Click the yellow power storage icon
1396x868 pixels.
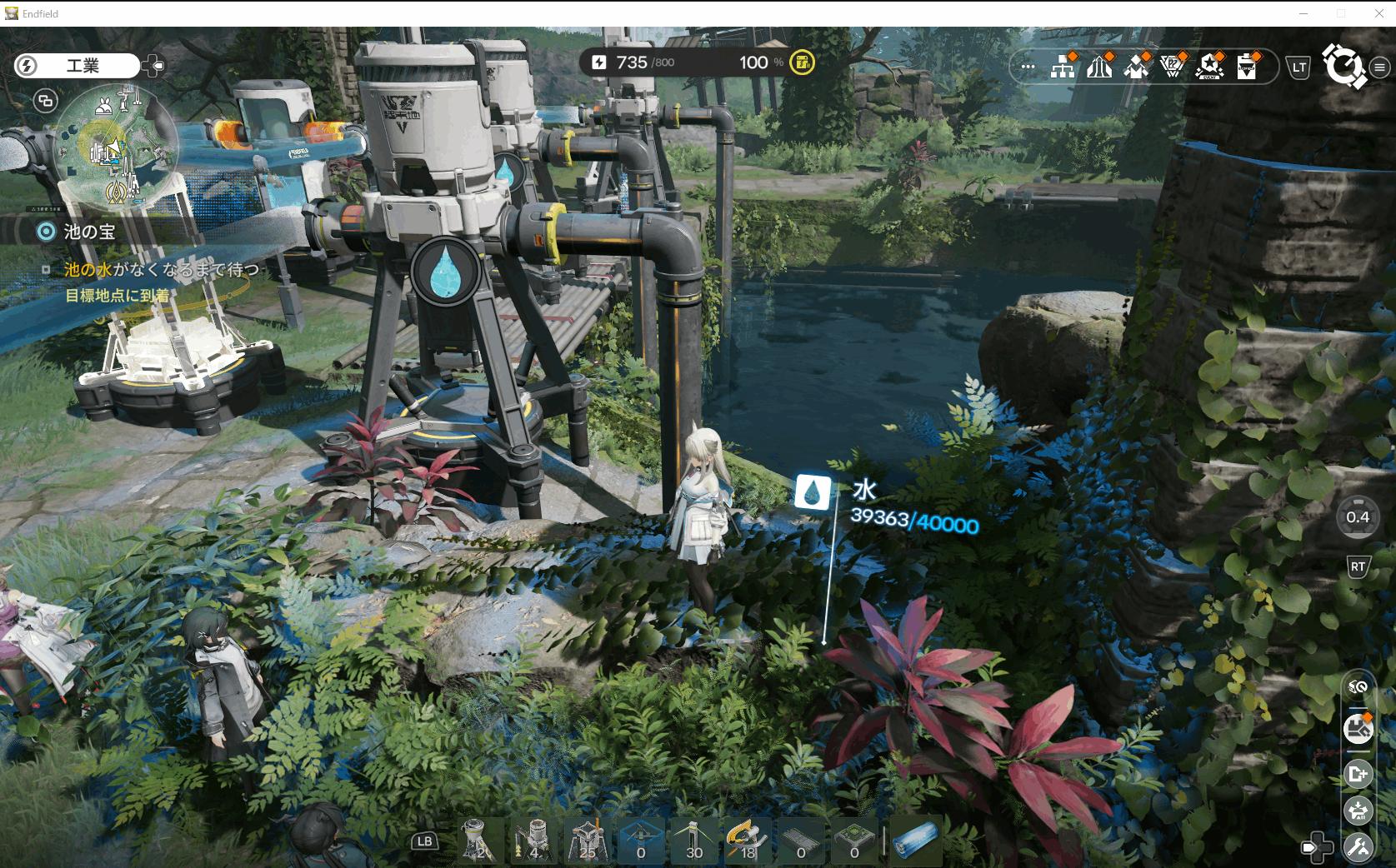[802, 62]
